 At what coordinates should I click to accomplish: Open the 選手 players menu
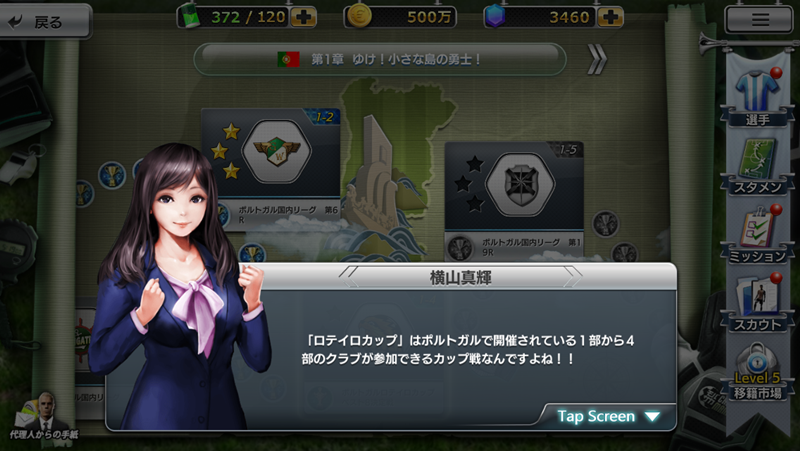click(758, 92)
